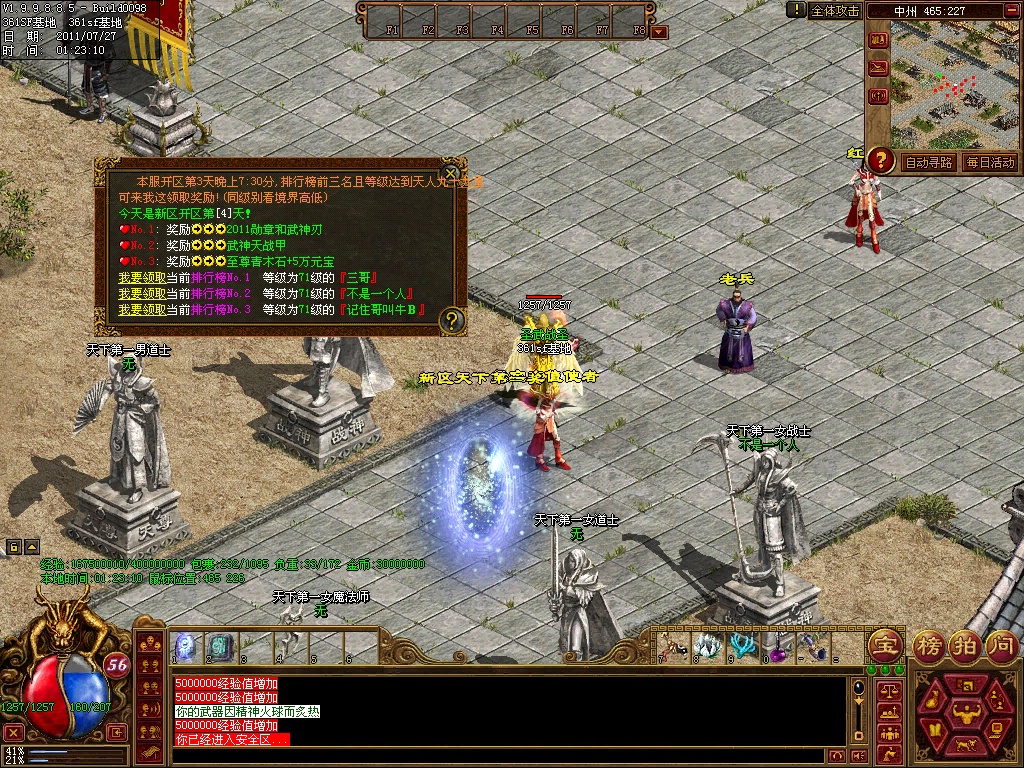Toggle the 全体攻击 attack mode button
The height and width of the screenshot is (768, 1024).
tap(834, 10)
